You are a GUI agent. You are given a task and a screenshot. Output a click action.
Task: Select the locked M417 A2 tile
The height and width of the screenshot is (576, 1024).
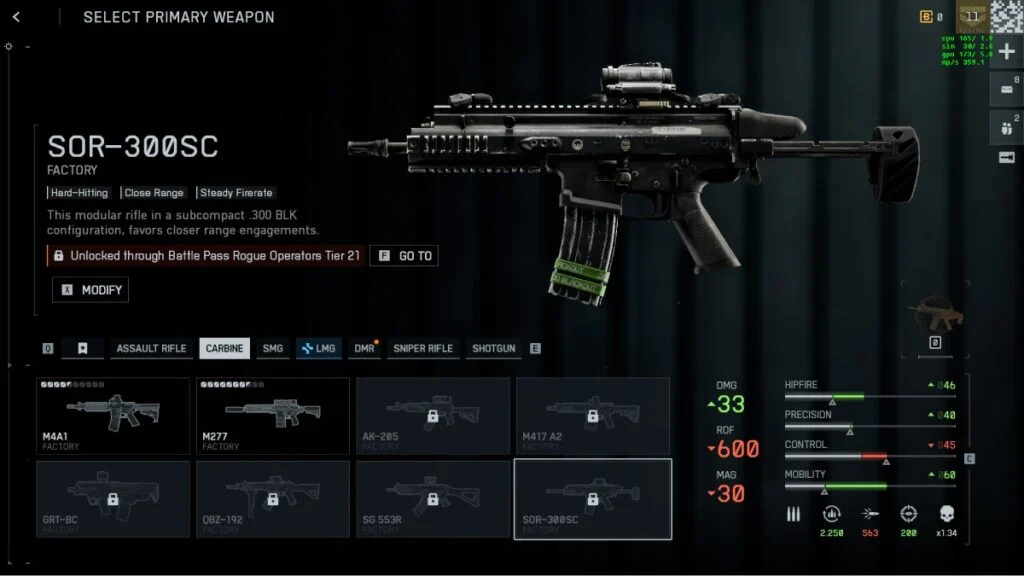[x=593, y=415]
